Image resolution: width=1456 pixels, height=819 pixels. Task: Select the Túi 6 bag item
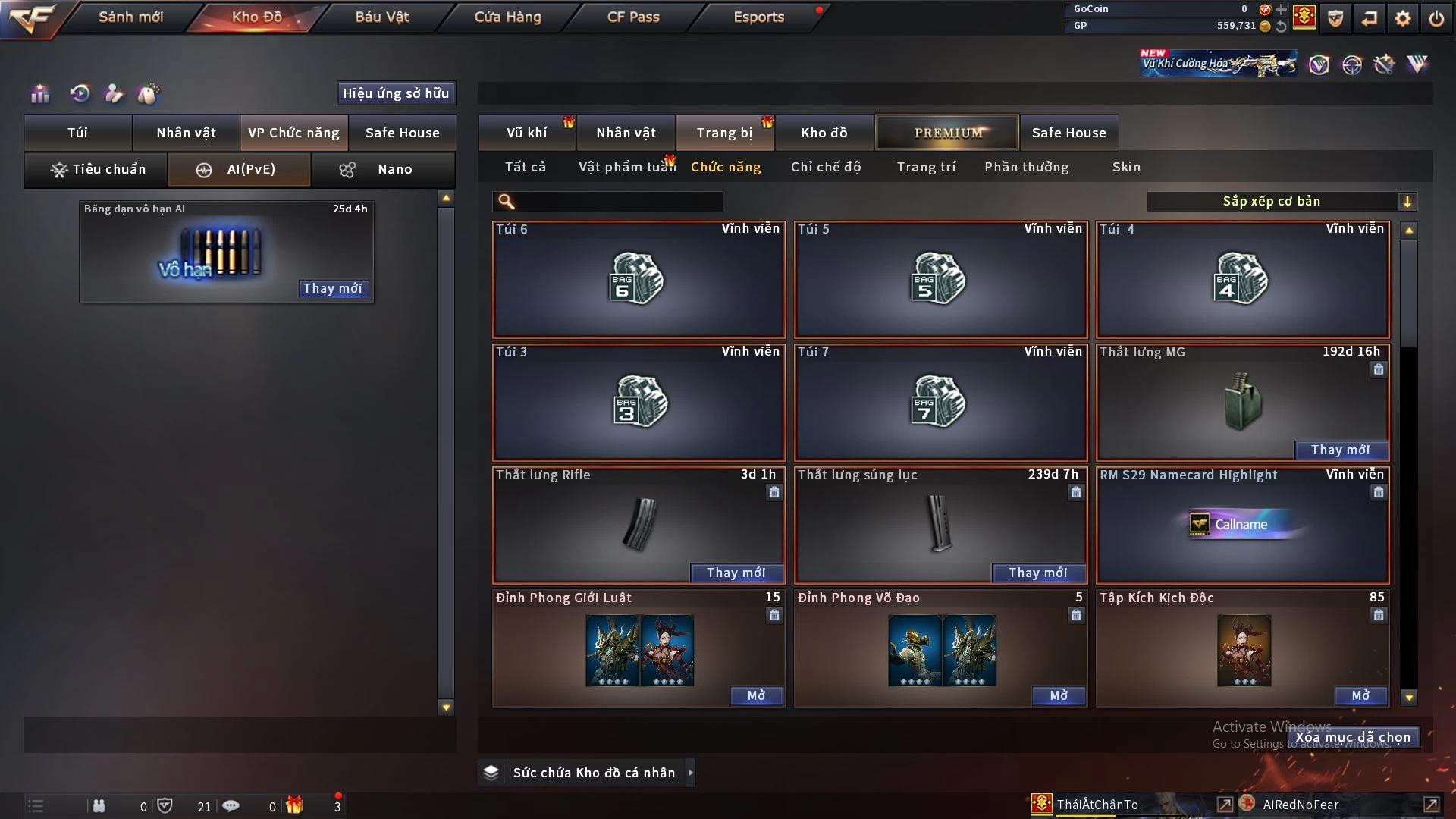[639, 280]
